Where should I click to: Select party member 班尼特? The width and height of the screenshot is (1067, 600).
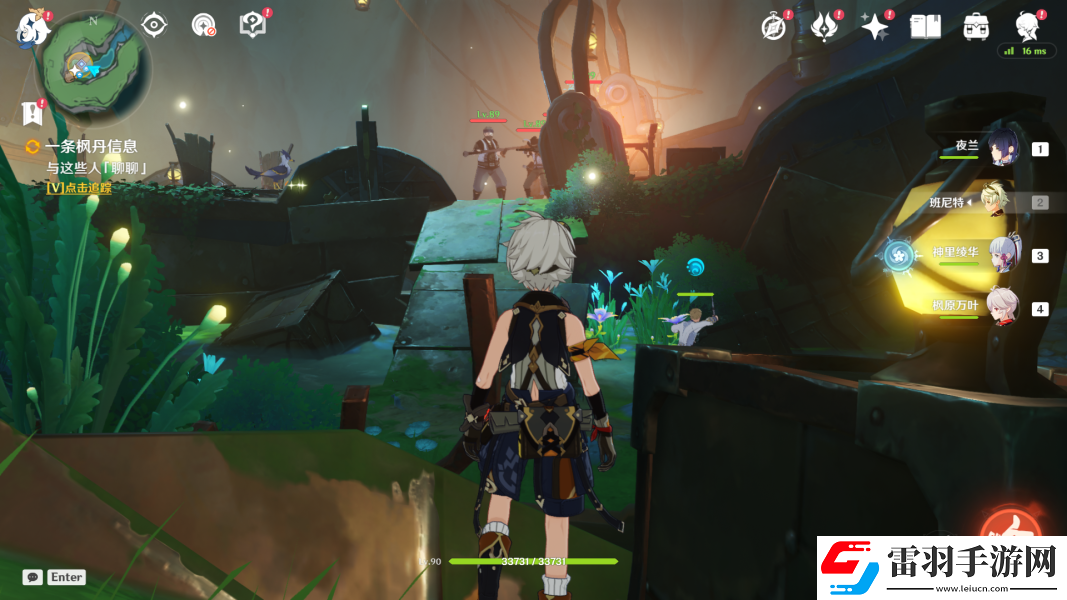click(x=1000, y=202)
